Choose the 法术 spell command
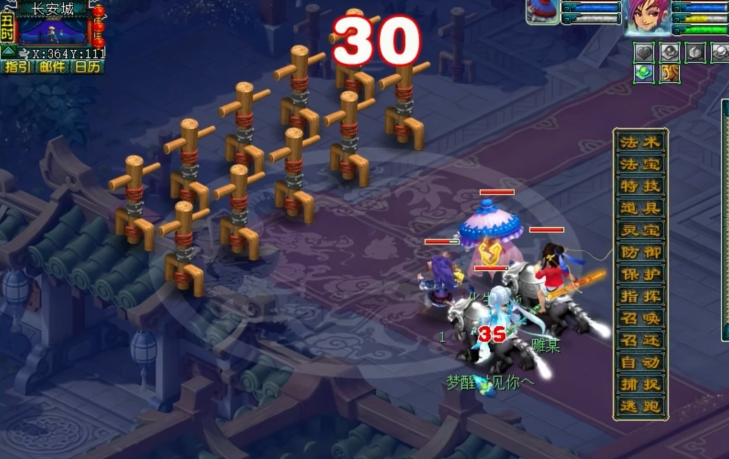Viewport: 729px width, 459px height. pyautogui.click(x=641, y=142)
